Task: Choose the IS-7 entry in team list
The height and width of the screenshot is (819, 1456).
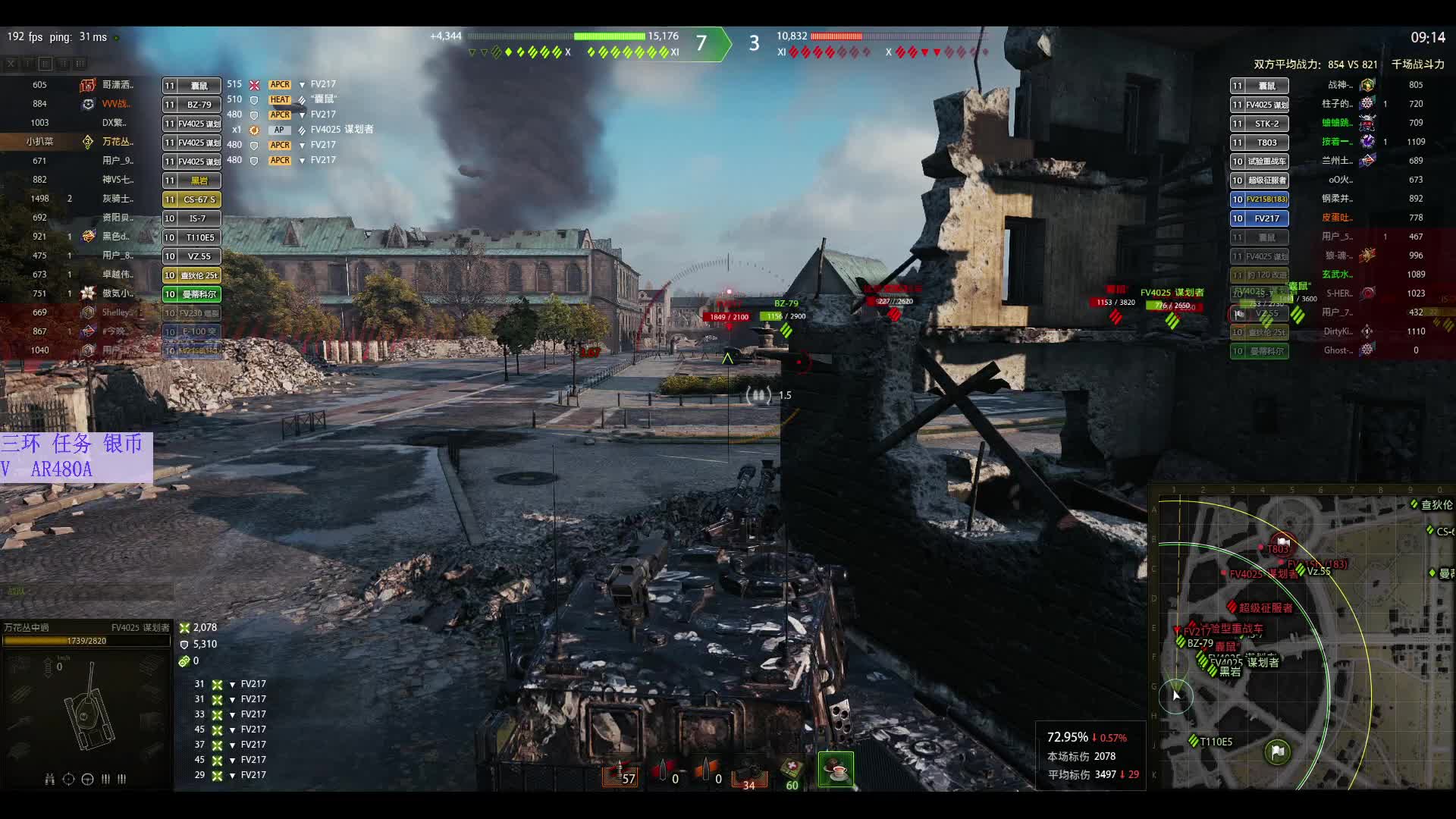Action: tap(192, 218)
